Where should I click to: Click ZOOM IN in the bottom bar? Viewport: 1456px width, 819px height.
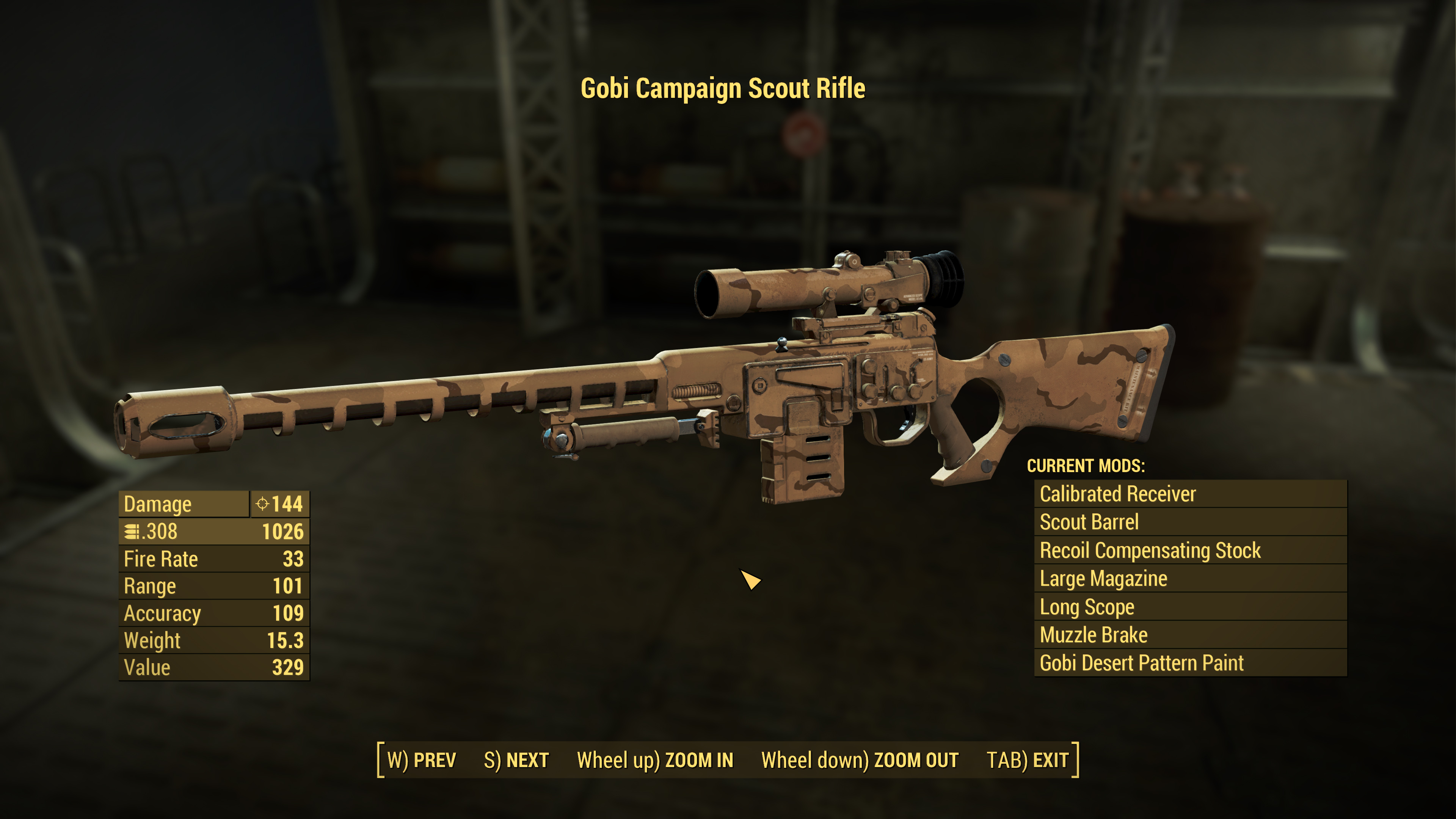coord(655,760)
